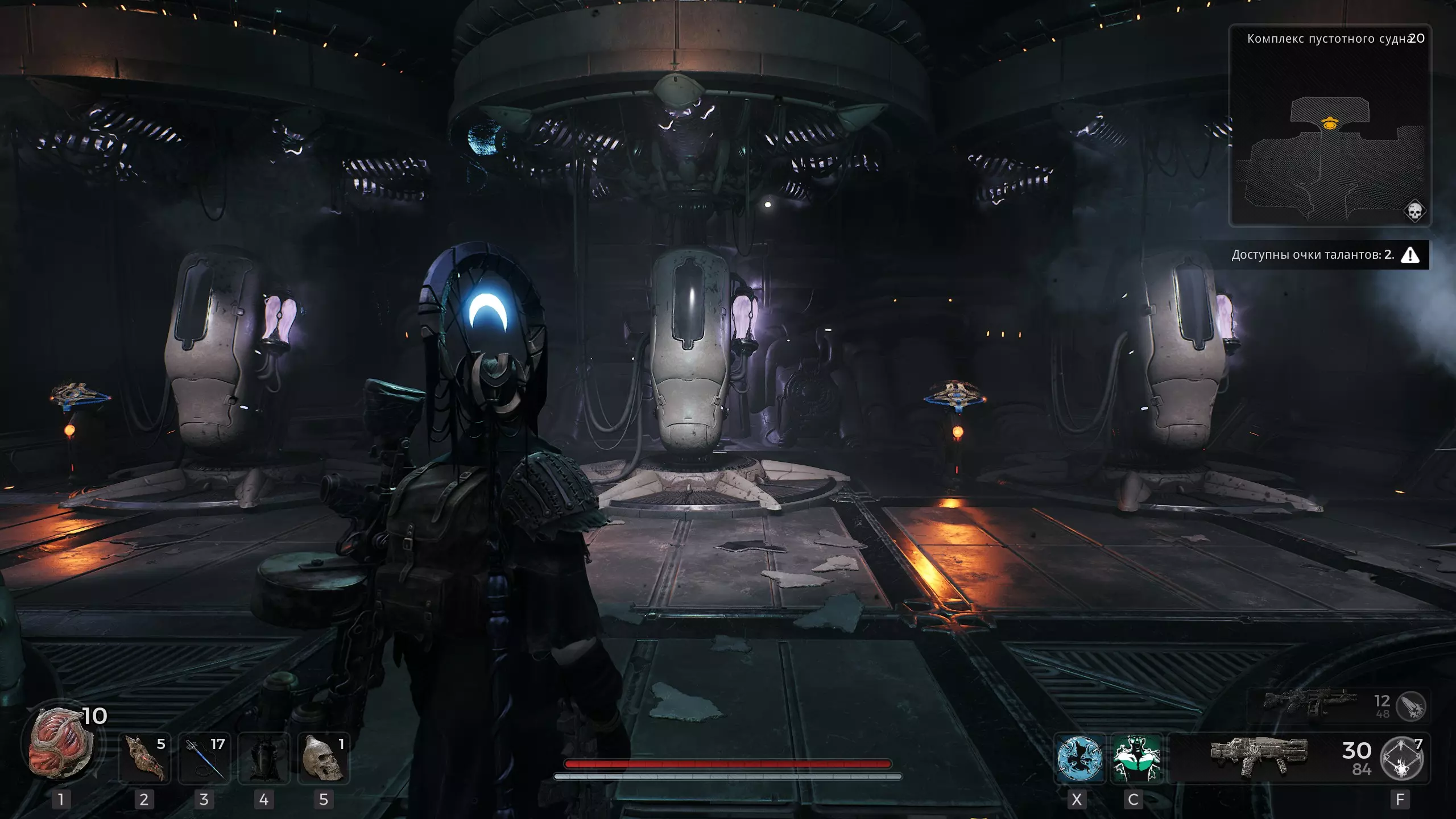Use the blue needle consumable slot

click(204, 759)
